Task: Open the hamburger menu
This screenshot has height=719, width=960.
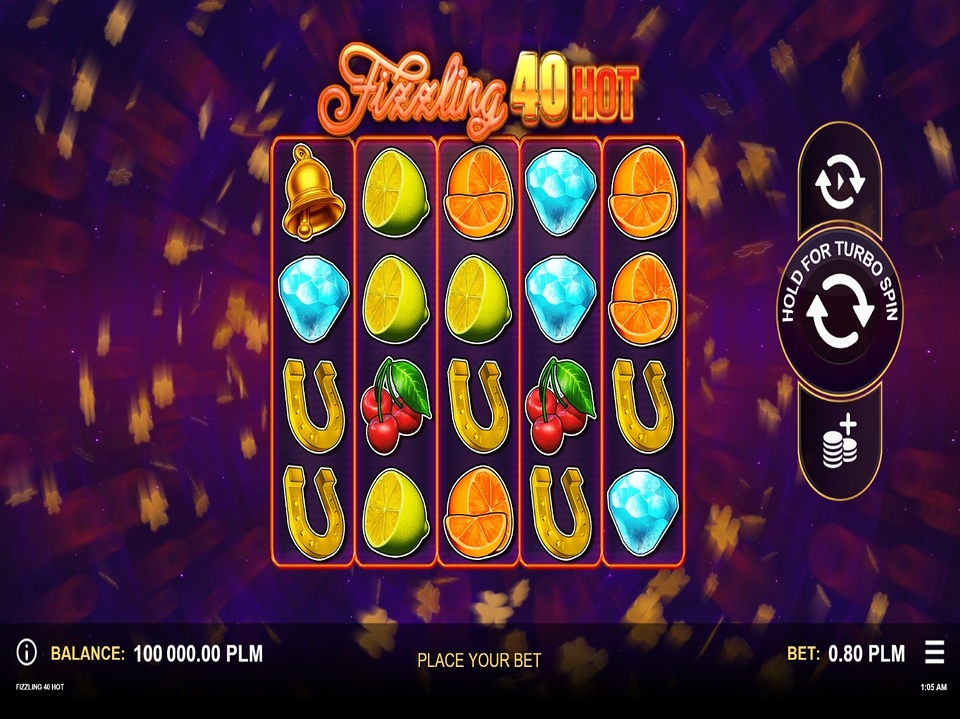Action: [934, 653]
